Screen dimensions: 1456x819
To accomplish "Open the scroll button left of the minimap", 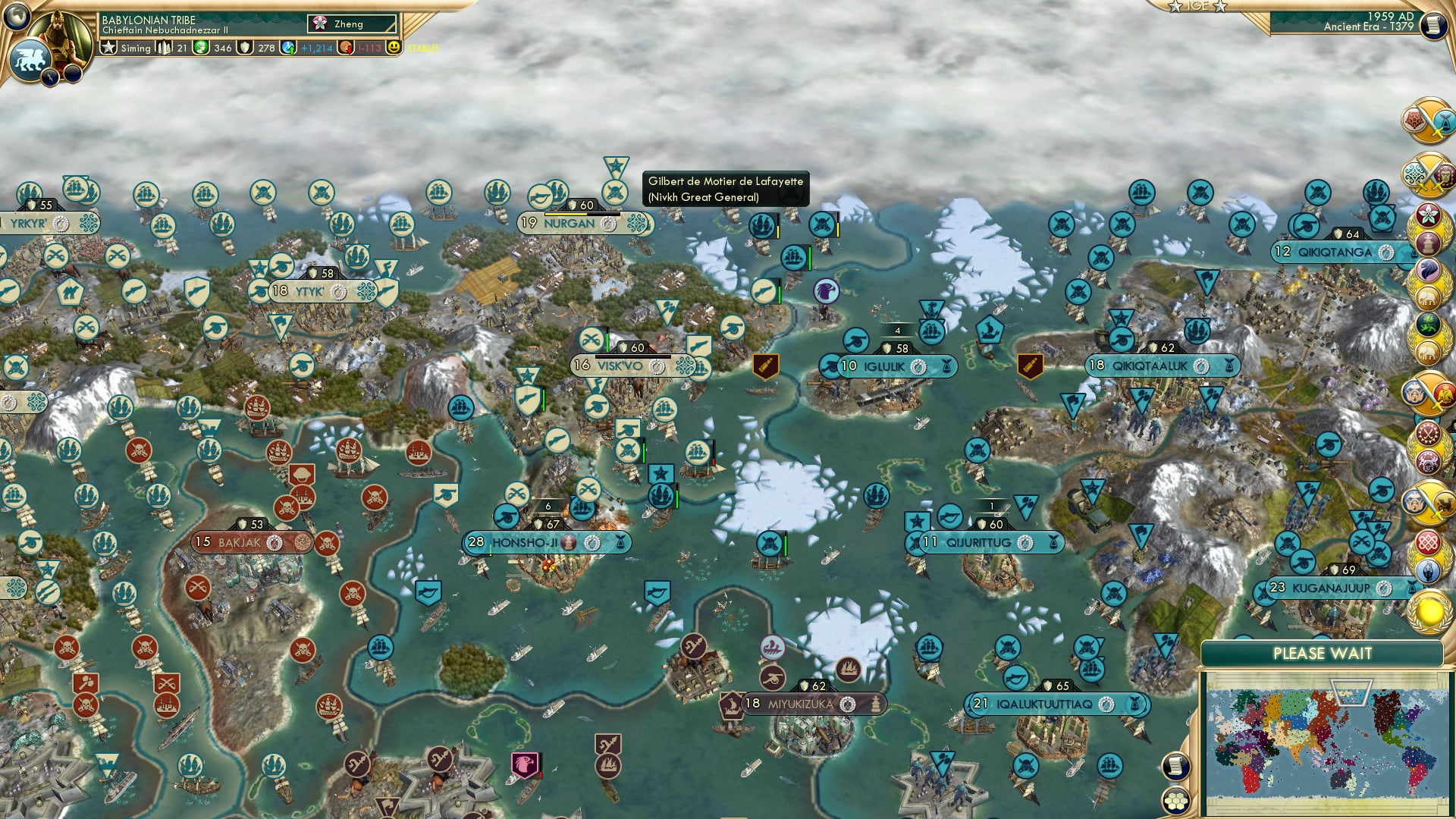I will [x=1175, y=766].
